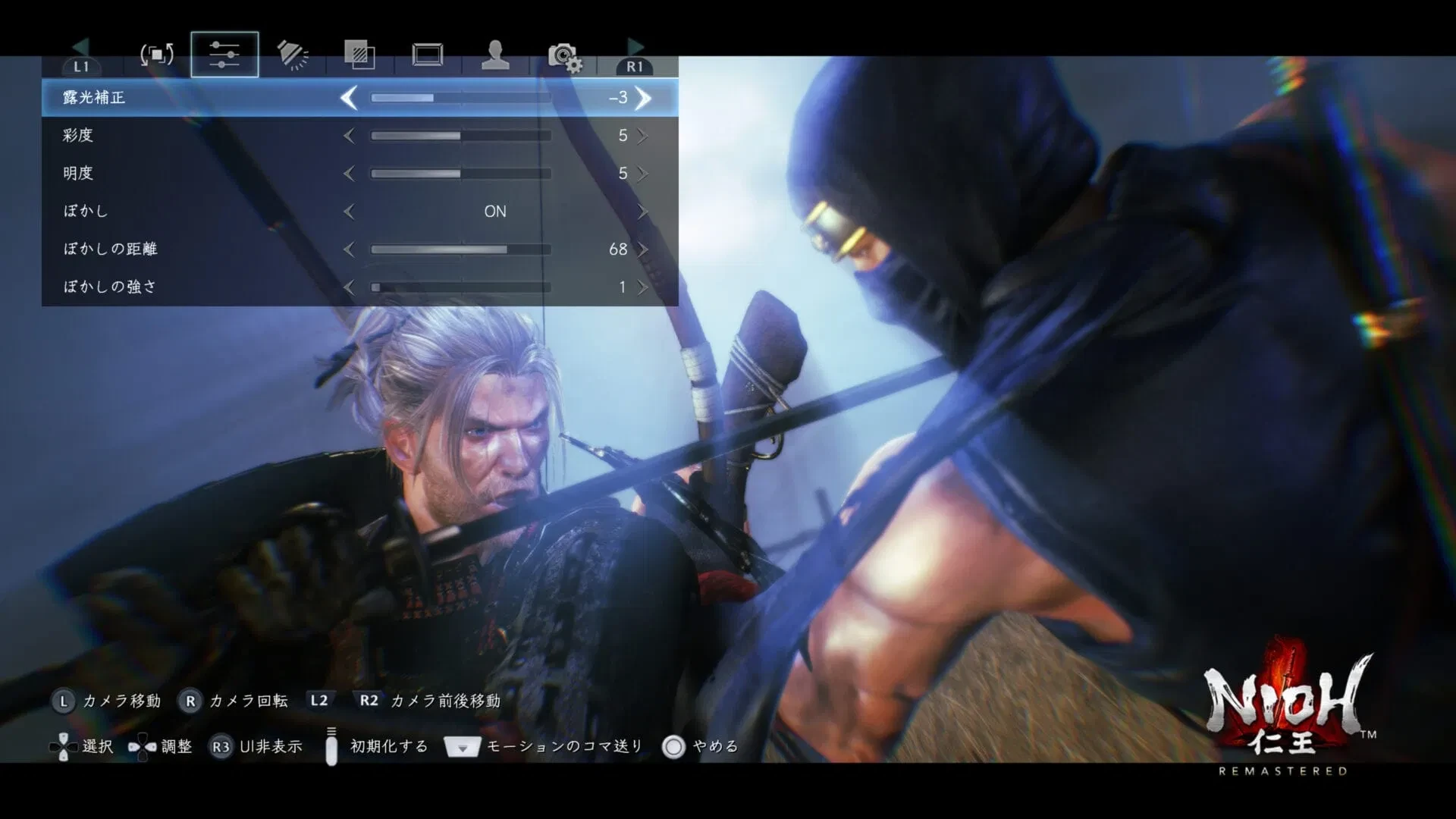The width and height of the screenshot is (1456, 819).
Task: Click the screen rotation photo mode icon
Action: pyautogui.click(x=155, y=53)
